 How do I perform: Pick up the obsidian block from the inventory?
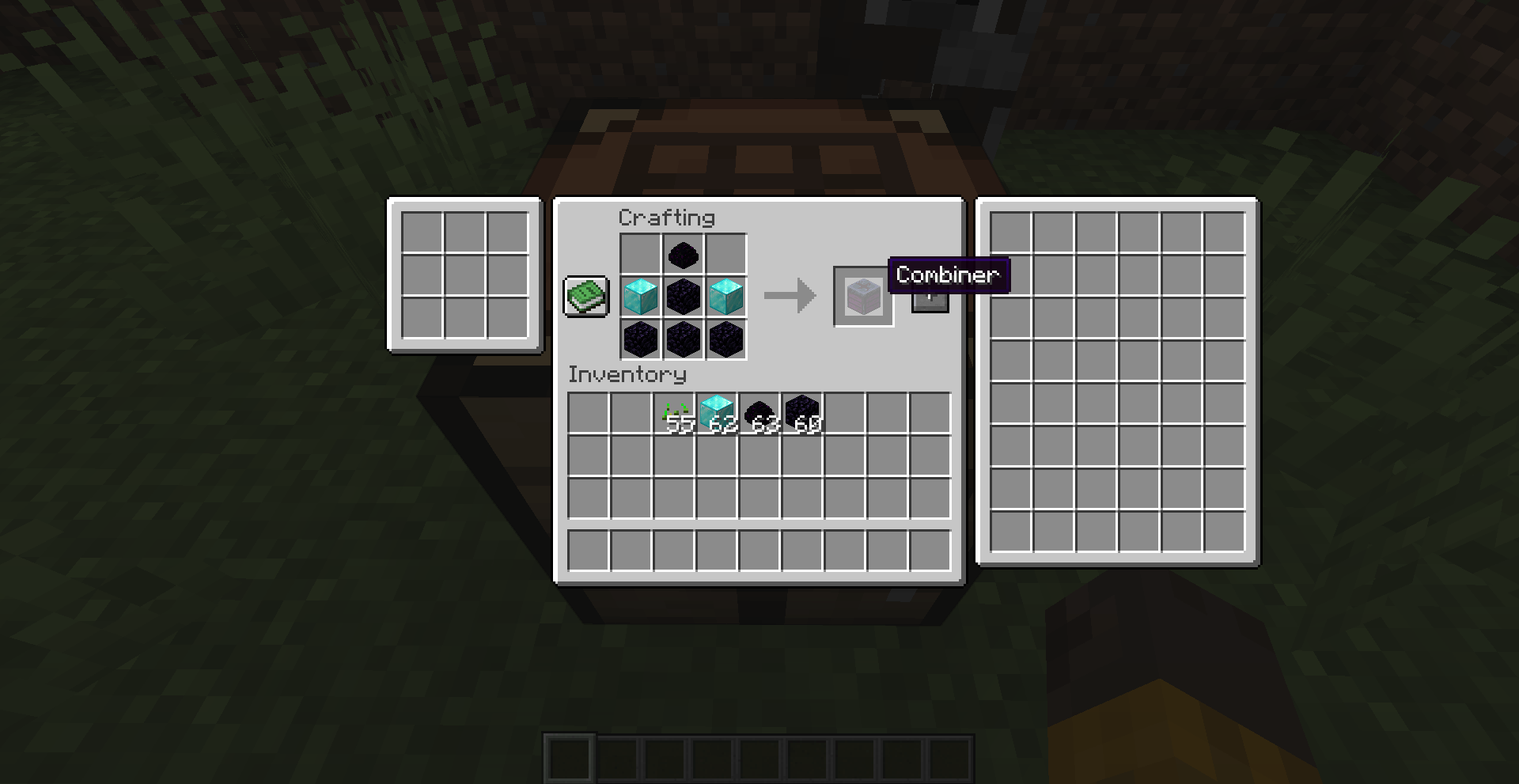click(800, 411)
